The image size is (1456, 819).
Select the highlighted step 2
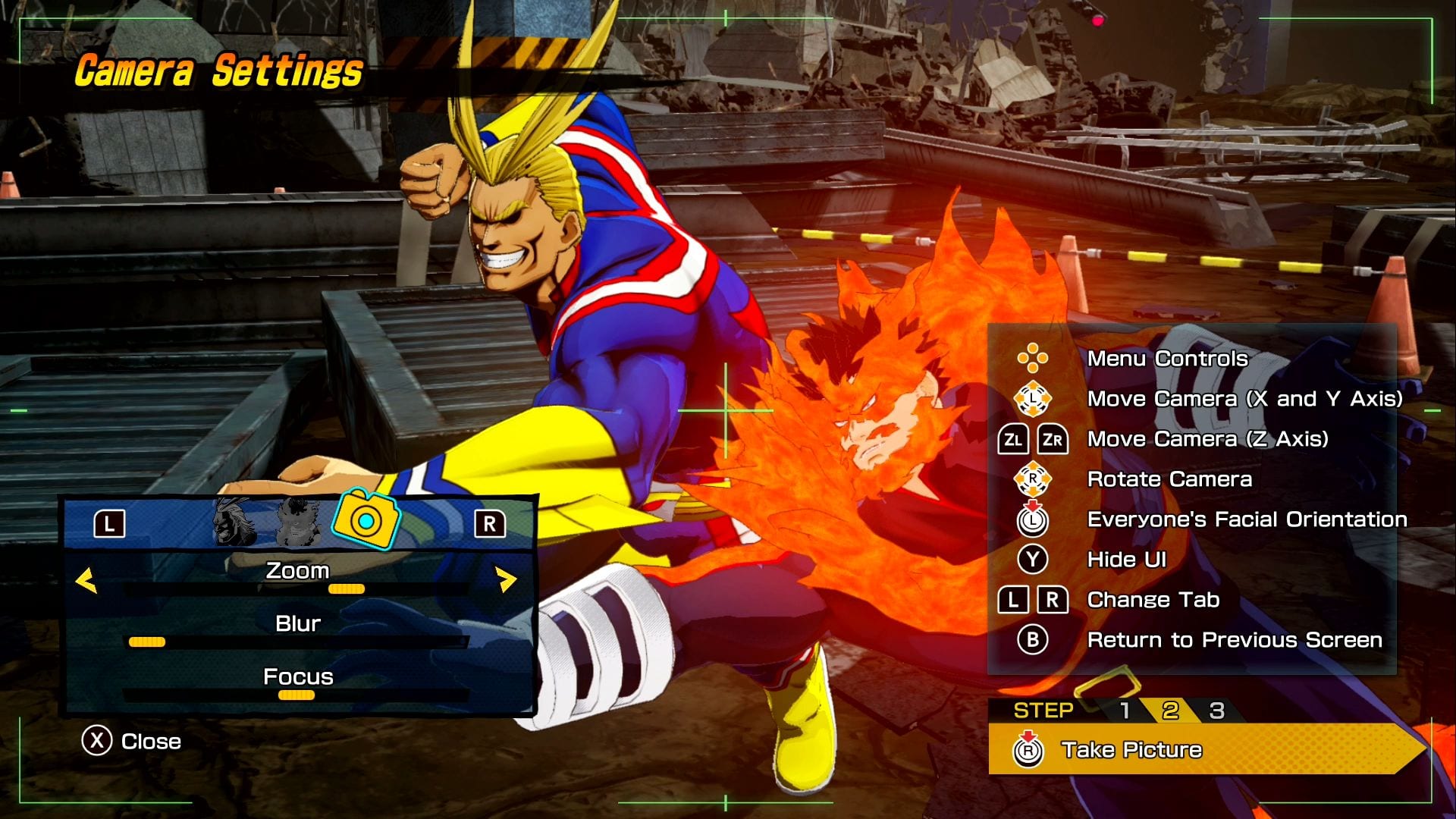click(1170, 711)
